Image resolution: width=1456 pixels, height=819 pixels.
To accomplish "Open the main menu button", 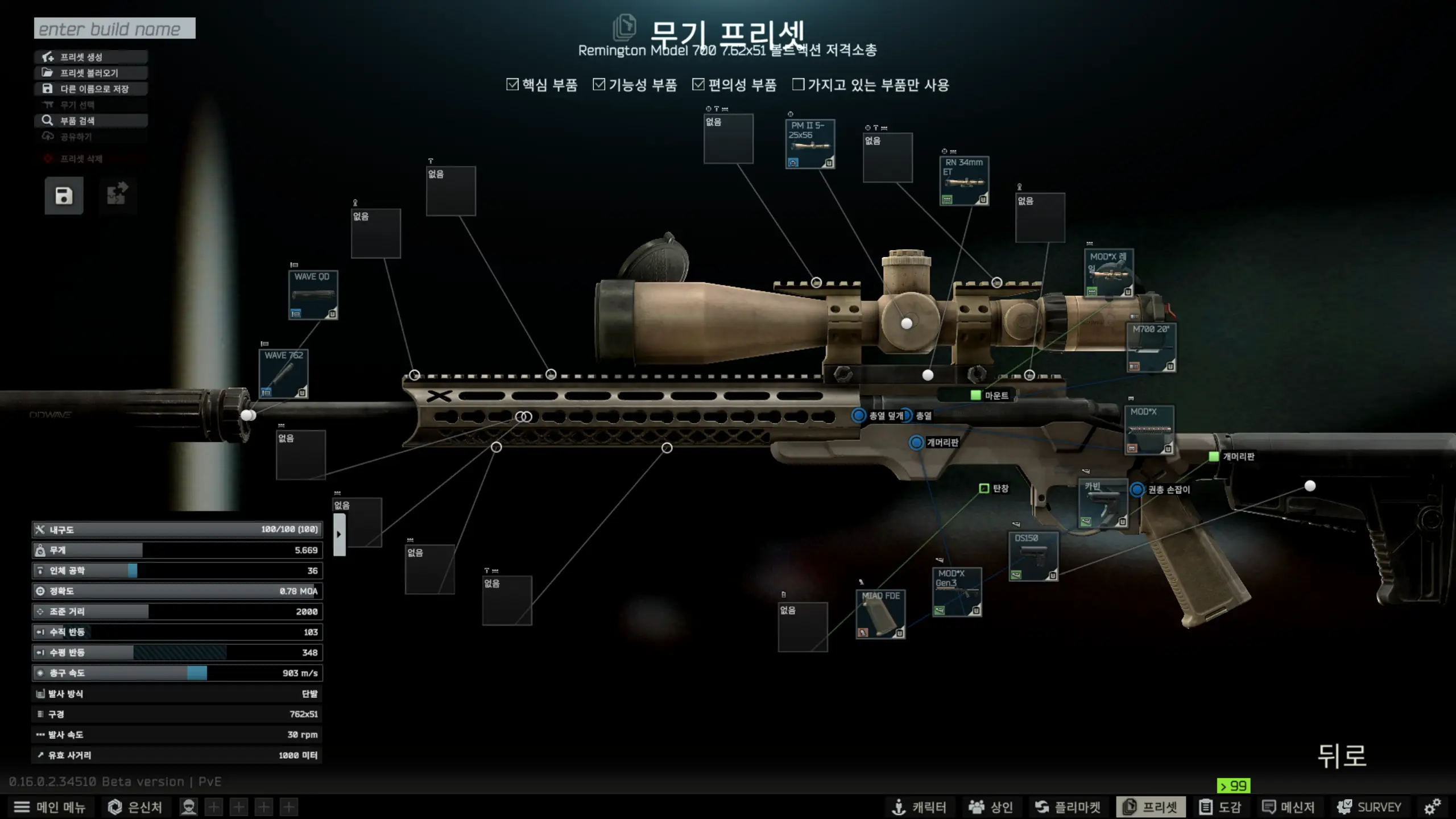I will (x=49, y=807).
